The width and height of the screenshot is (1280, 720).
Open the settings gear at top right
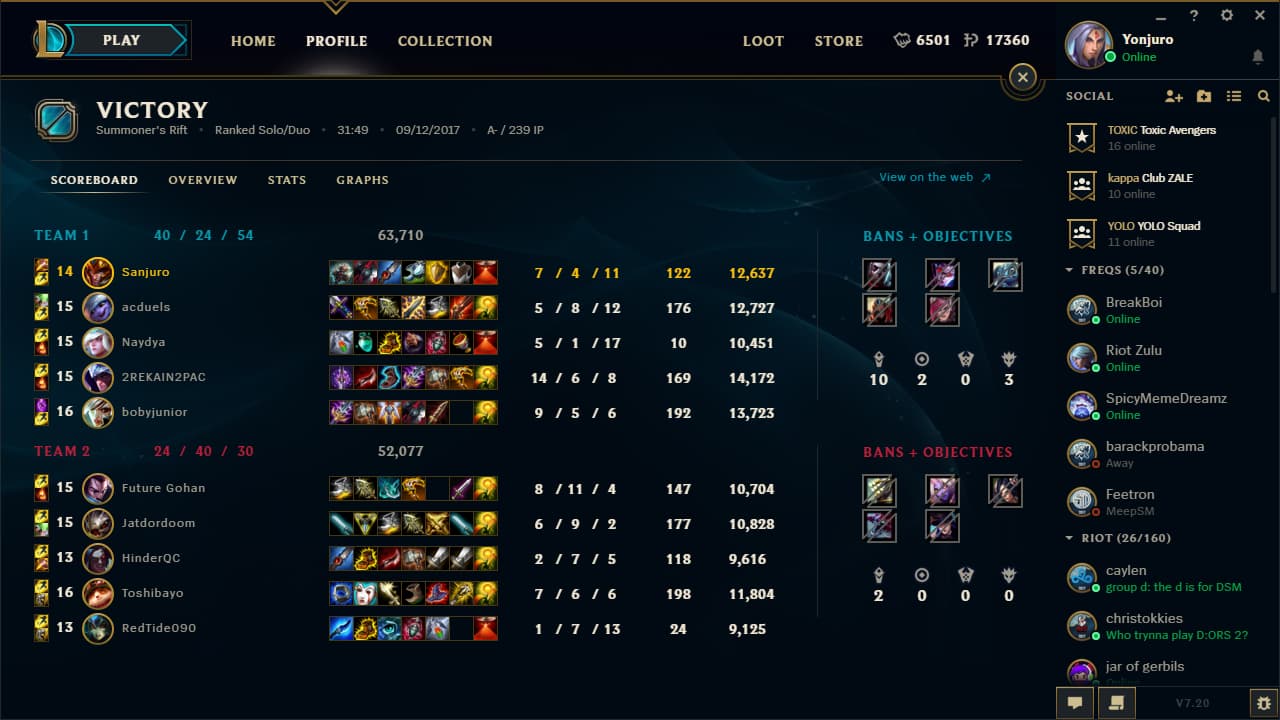(x=1225, y=15)
